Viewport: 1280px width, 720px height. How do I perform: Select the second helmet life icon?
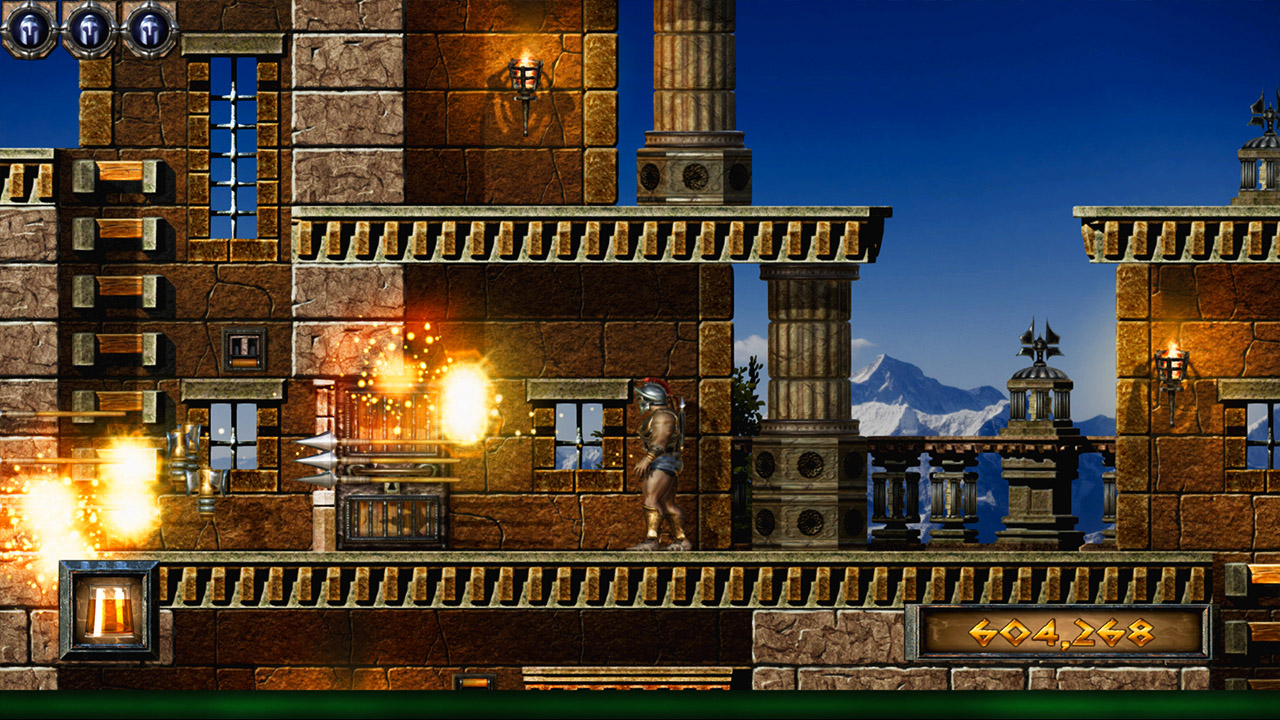tap(88, 29)
